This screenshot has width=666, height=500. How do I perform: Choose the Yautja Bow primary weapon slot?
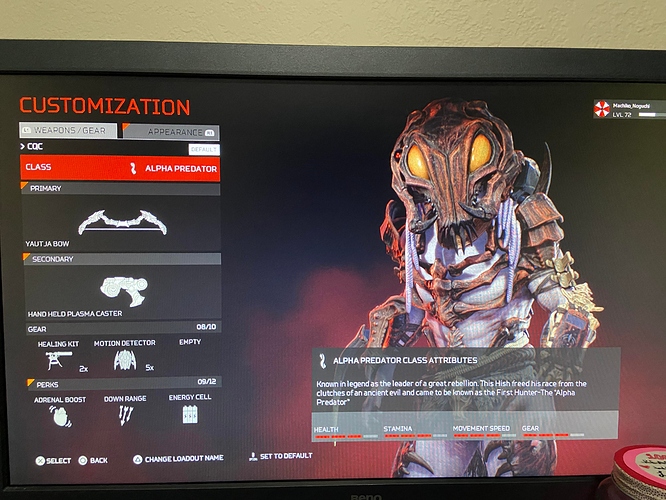pos(120,222)
